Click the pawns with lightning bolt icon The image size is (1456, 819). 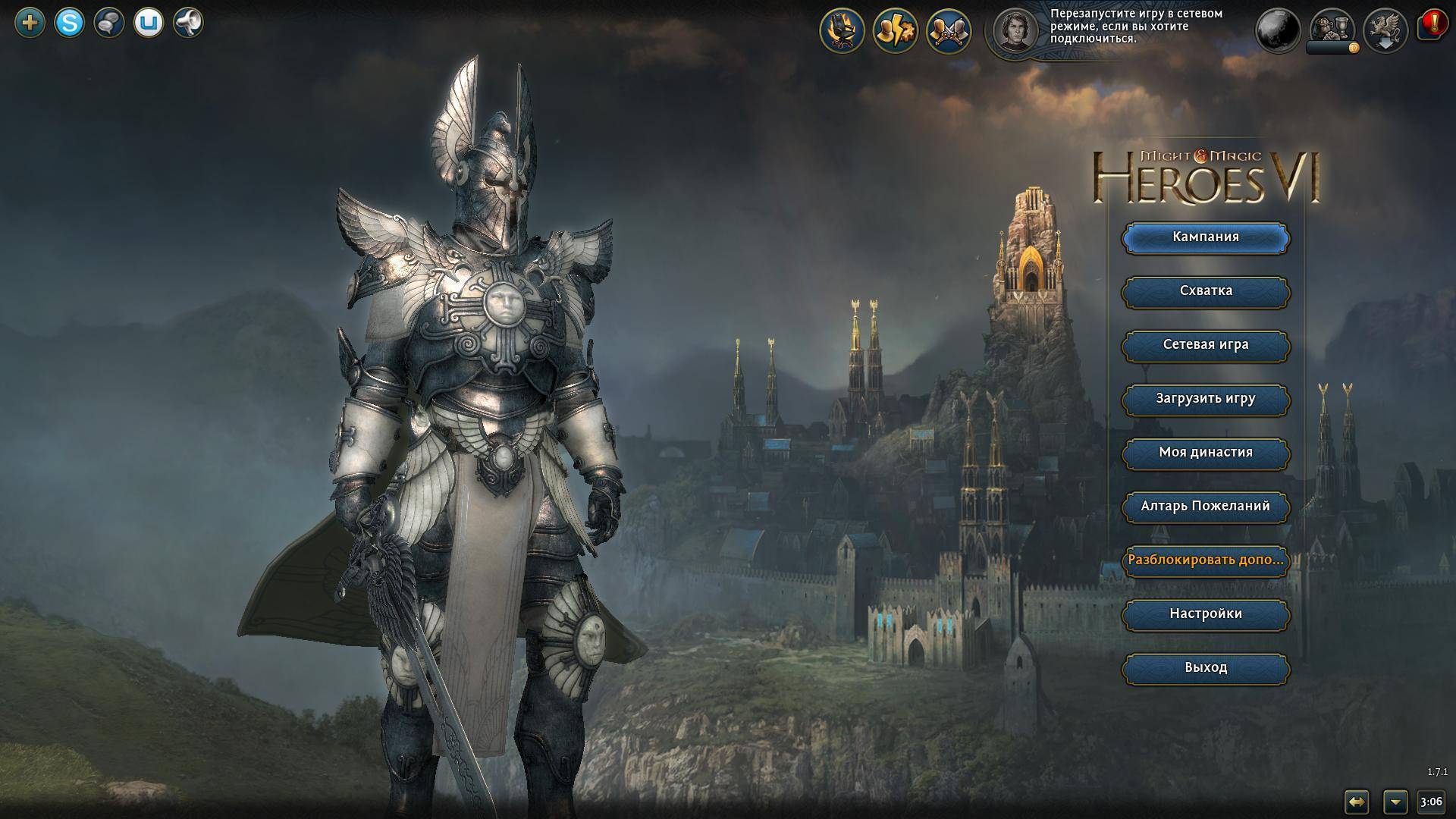[x=896, y=31]
